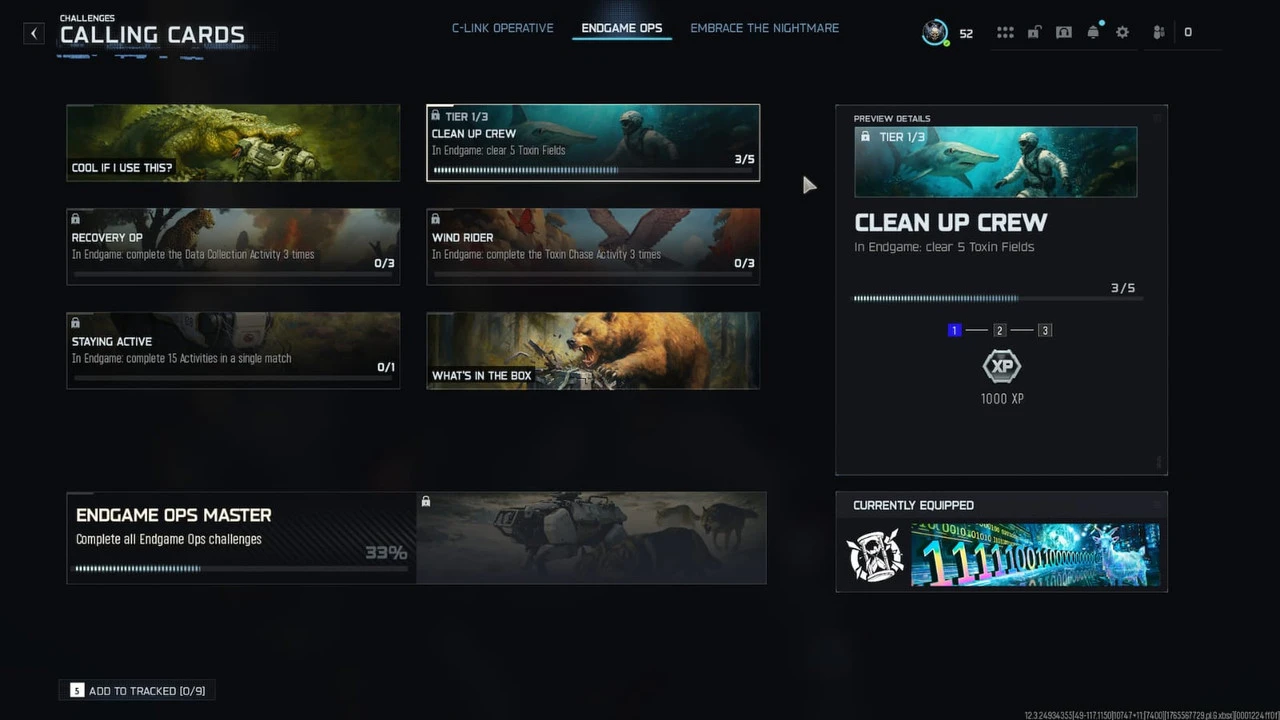Click the back arrow to leave Calling Cards
Screen dimensions: 1280x720
[33, 33]
